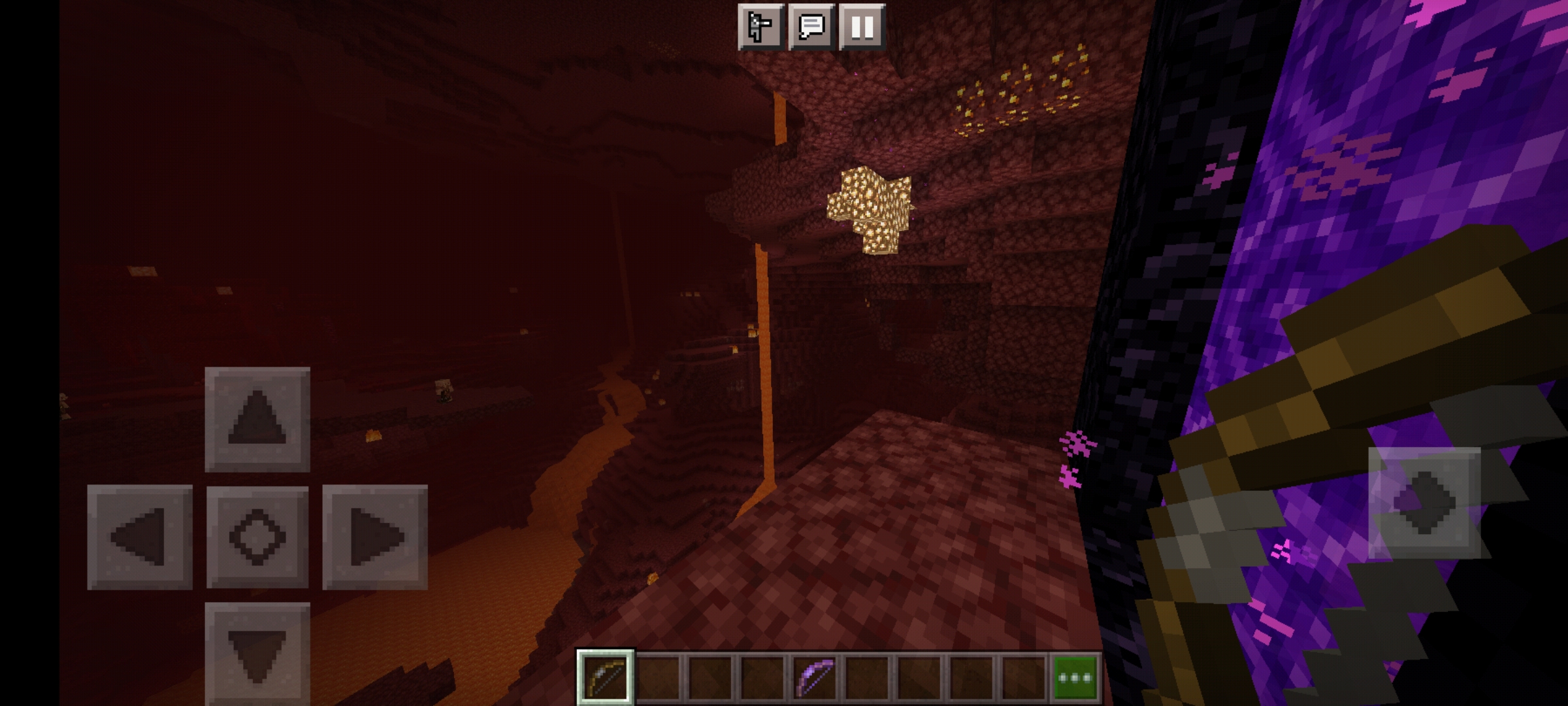Tap the move backward arrow
Screen dimensions: 1568x706
tap(257, 654)
